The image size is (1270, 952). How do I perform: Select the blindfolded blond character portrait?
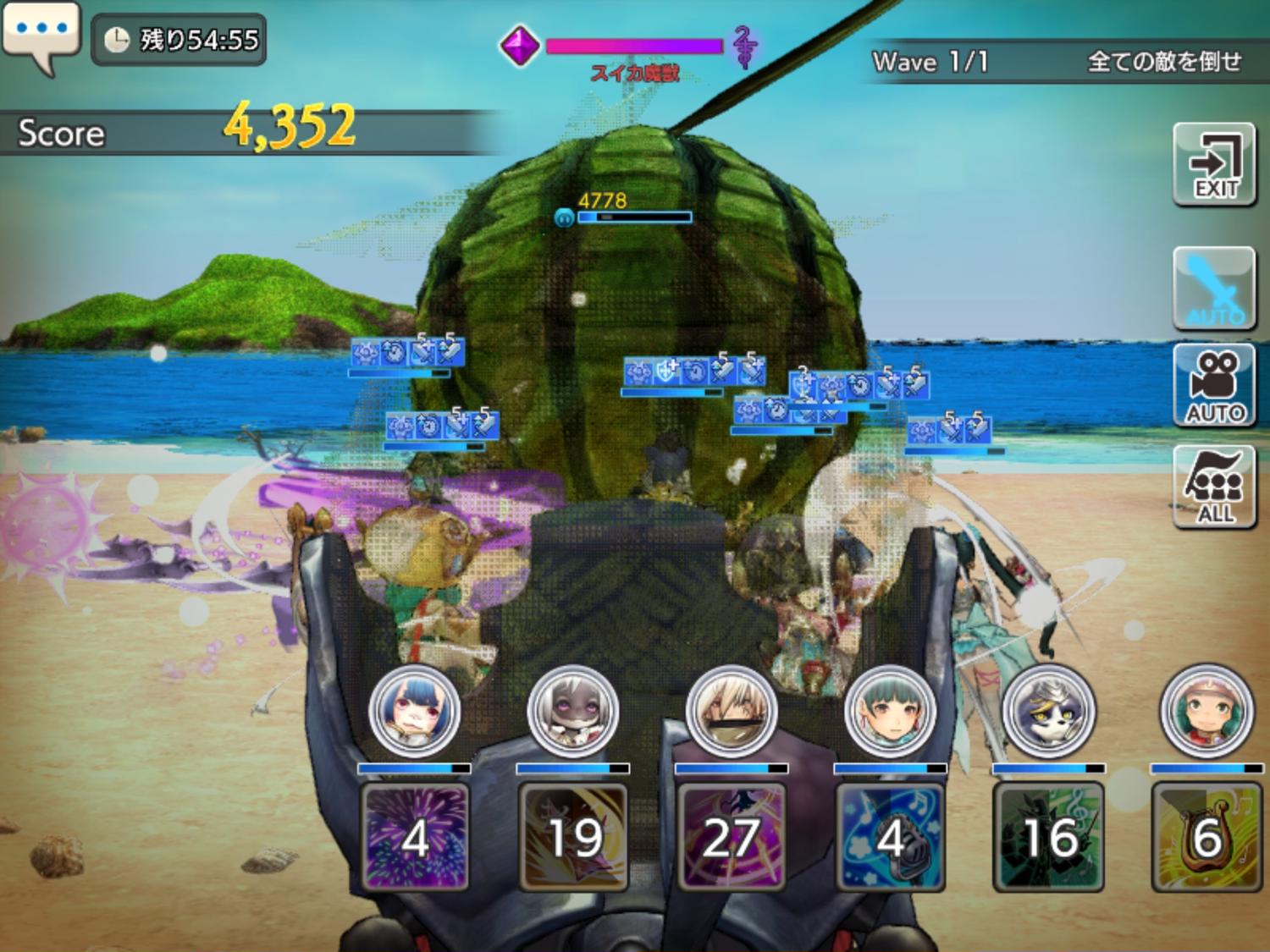click(732, 710)
